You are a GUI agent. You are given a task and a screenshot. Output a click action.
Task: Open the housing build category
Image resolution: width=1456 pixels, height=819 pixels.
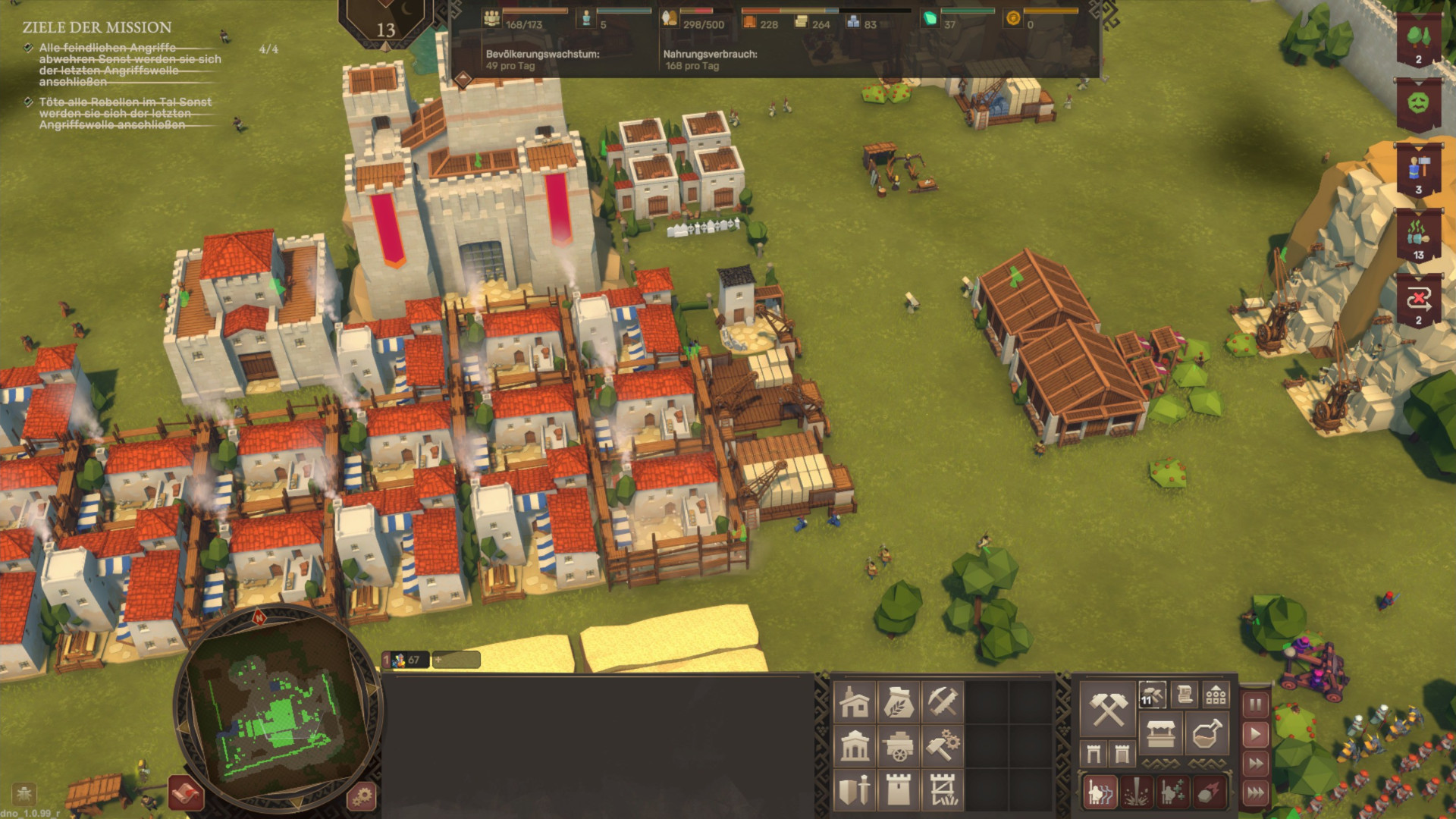855,702
